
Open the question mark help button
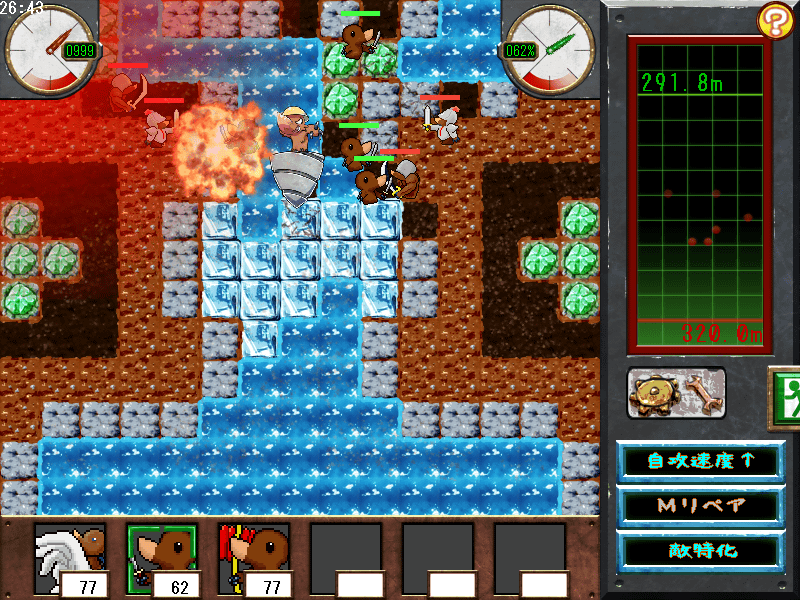click(775, 19)
